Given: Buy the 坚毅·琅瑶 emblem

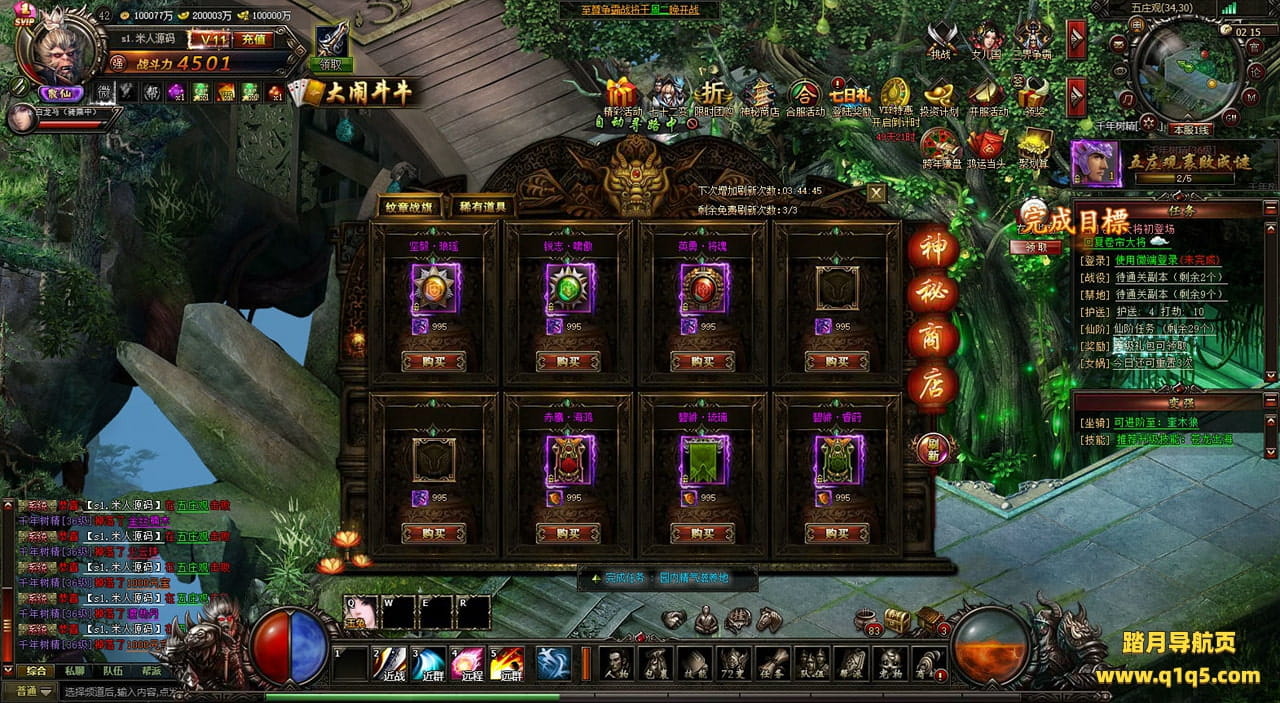Looking at the screenshot, I should pyautogui.click(x=433, y=361).
